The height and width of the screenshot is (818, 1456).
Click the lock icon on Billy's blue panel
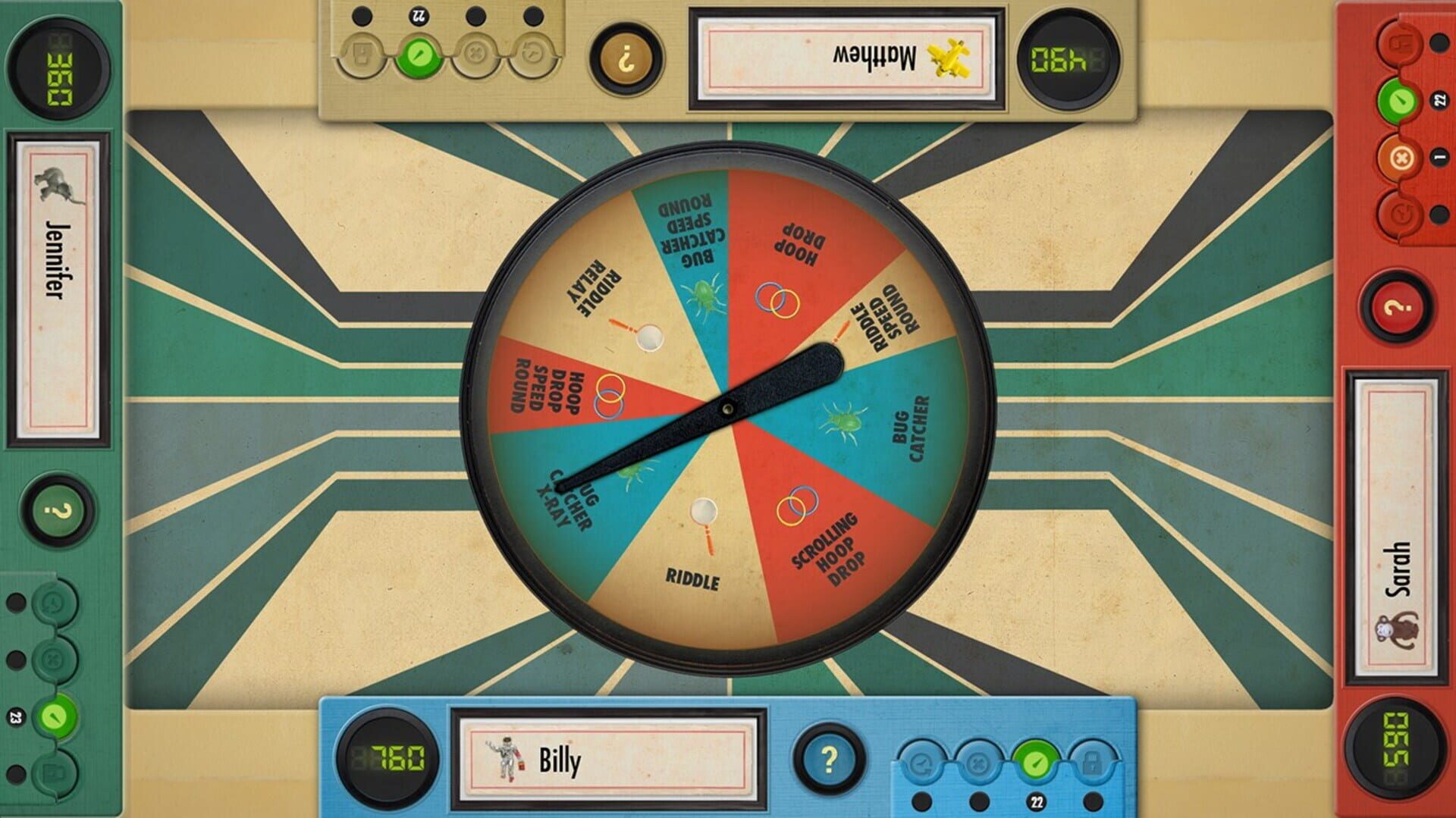(1092, 762)
